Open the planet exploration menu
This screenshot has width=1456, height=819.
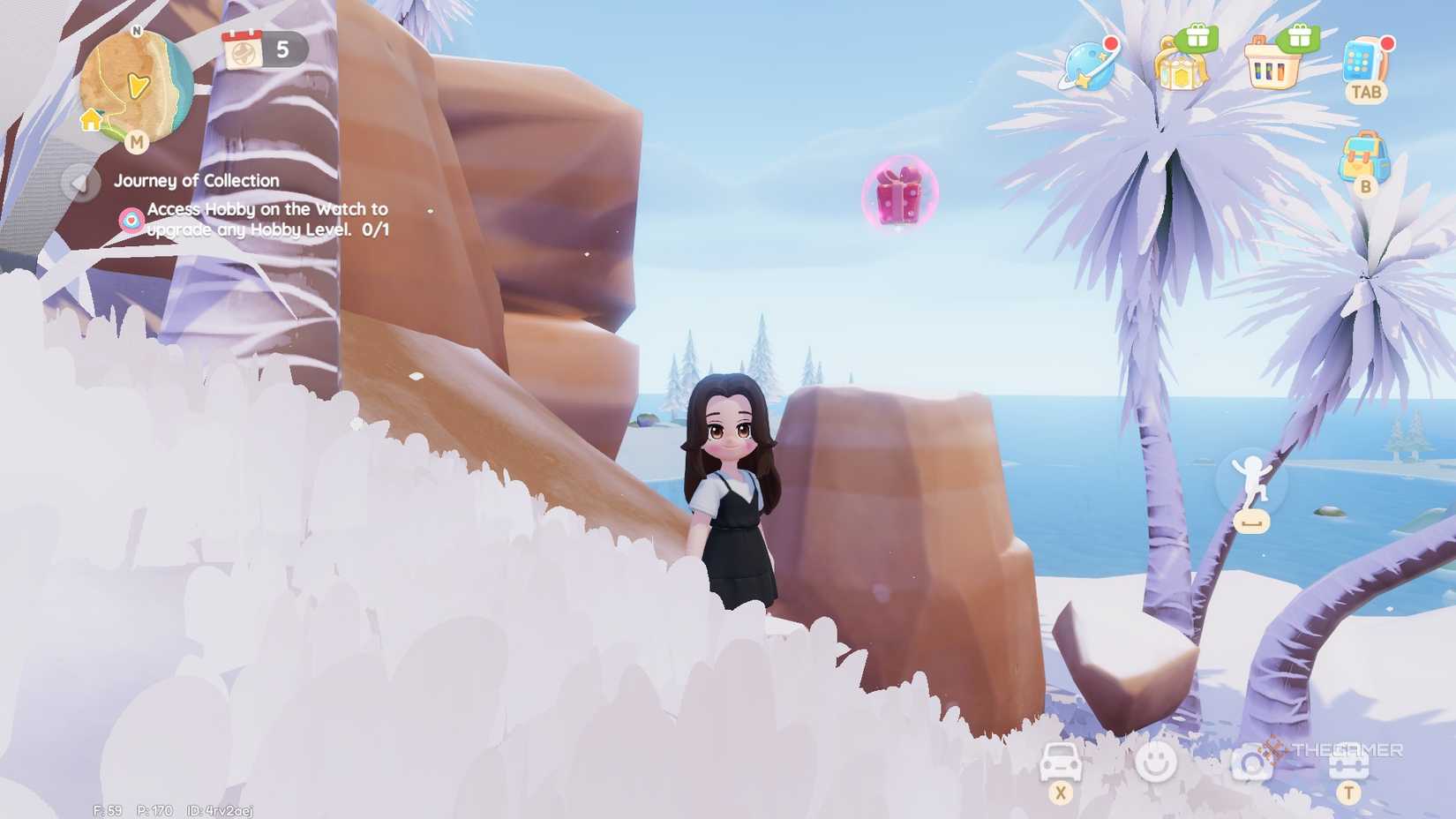point(1087,66)
